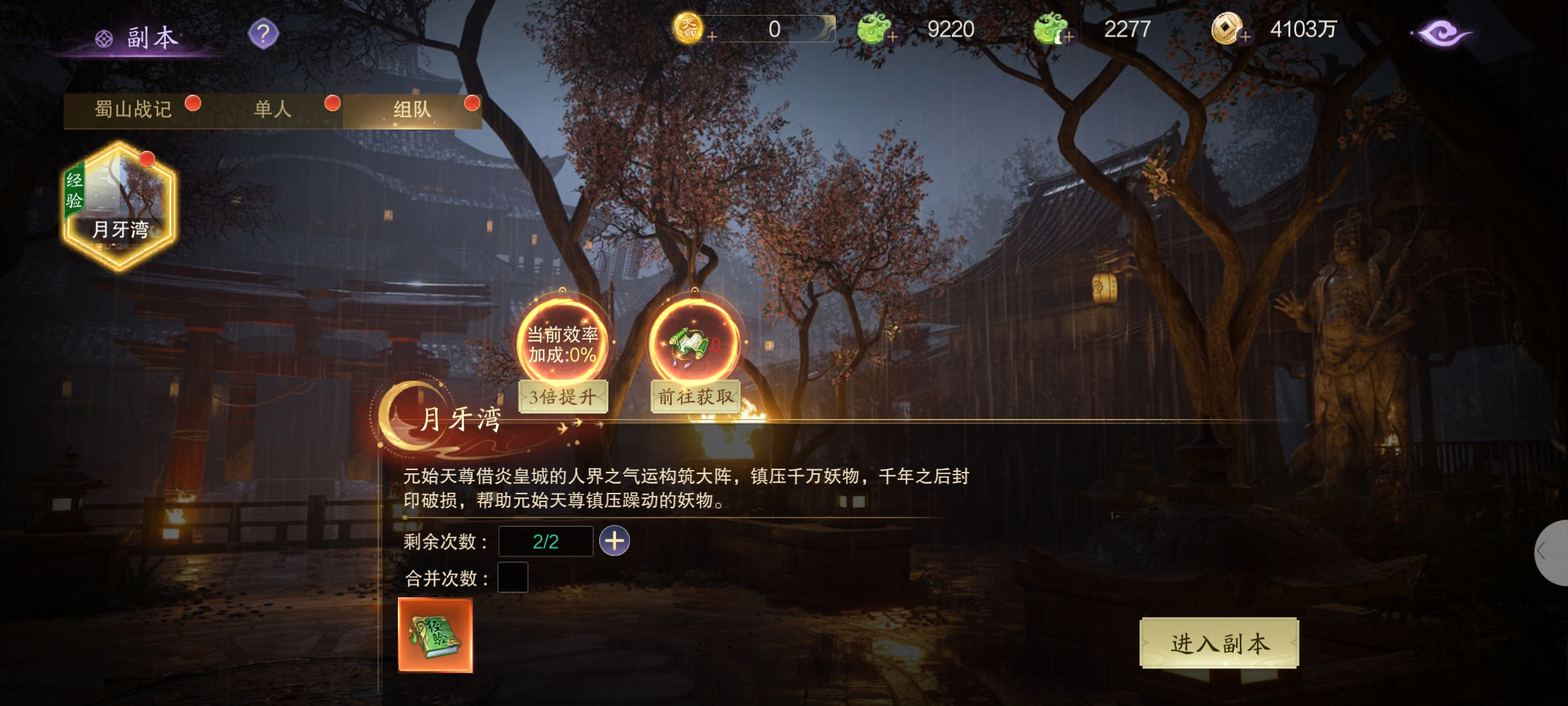Click the purple cloud icon
This screenshot has width=1568, height=706.
click(1442, 33)
